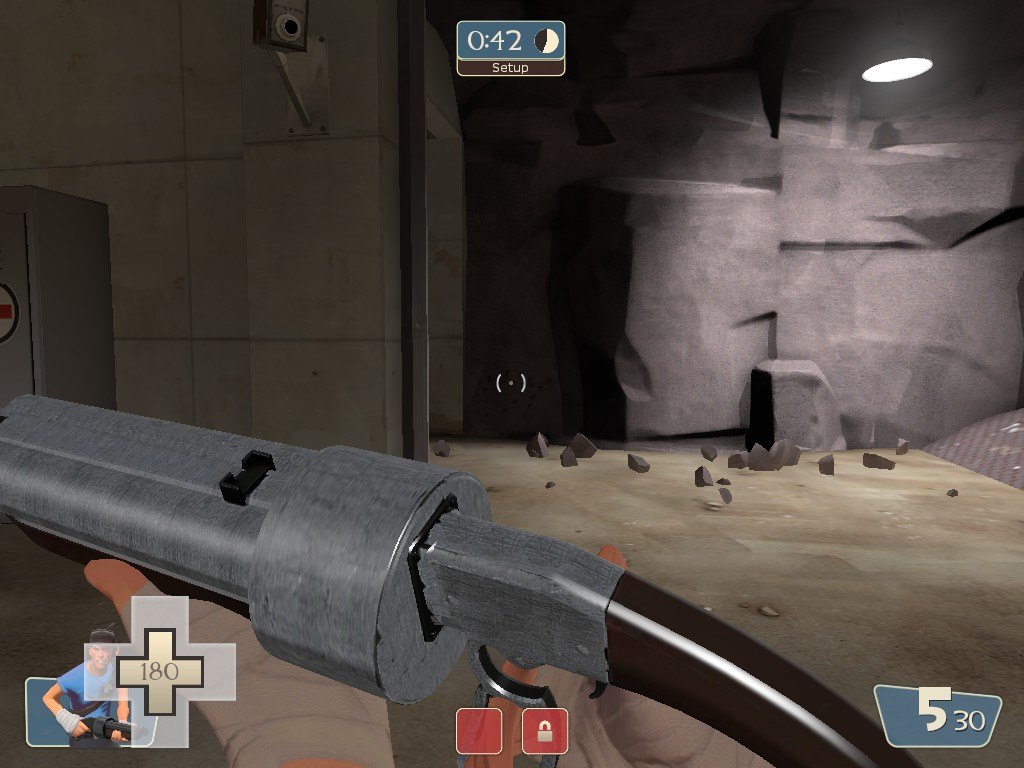Click the locked red control point icon

point(545,731)
